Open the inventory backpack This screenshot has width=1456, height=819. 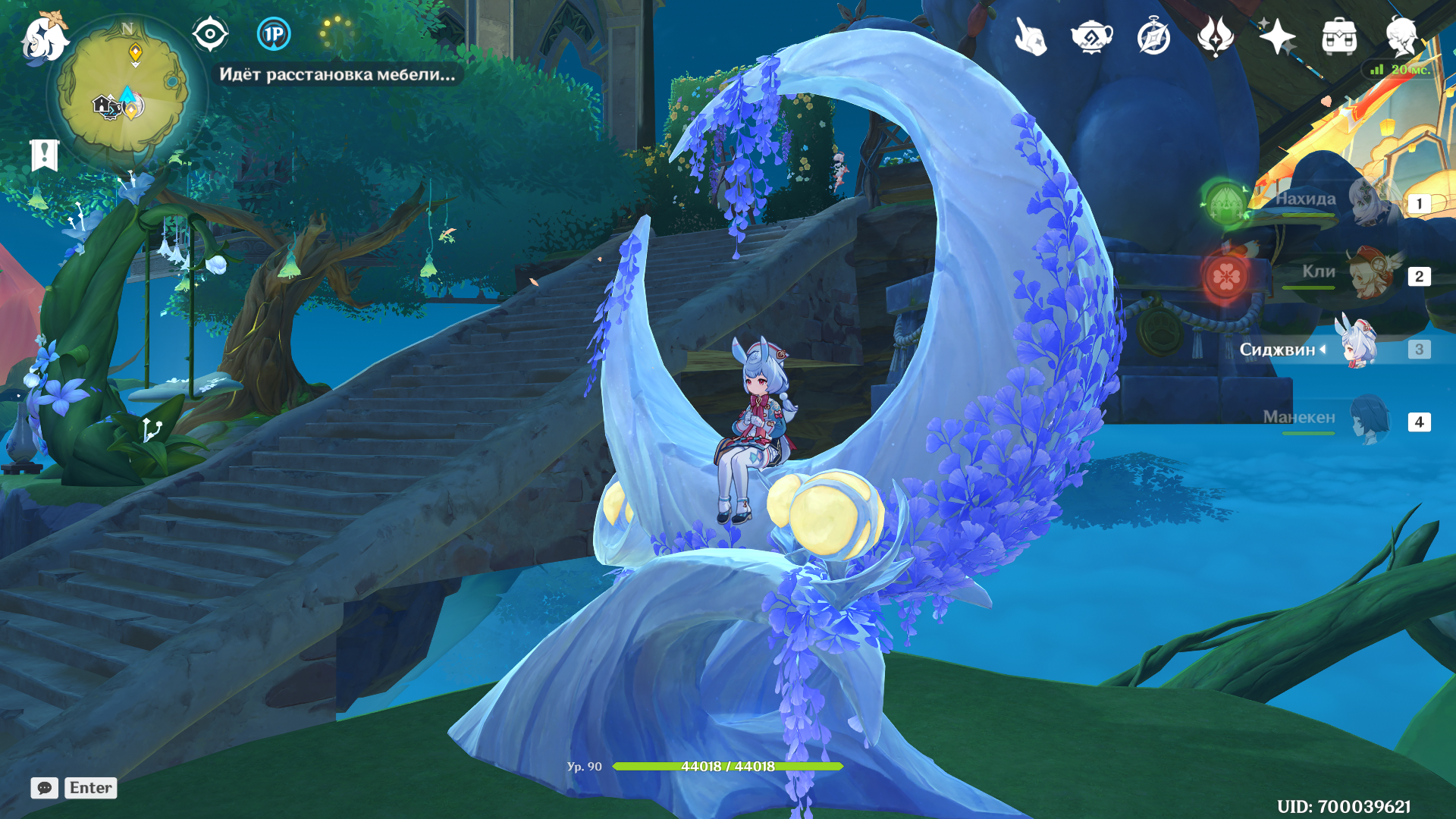coord(1339,36)
